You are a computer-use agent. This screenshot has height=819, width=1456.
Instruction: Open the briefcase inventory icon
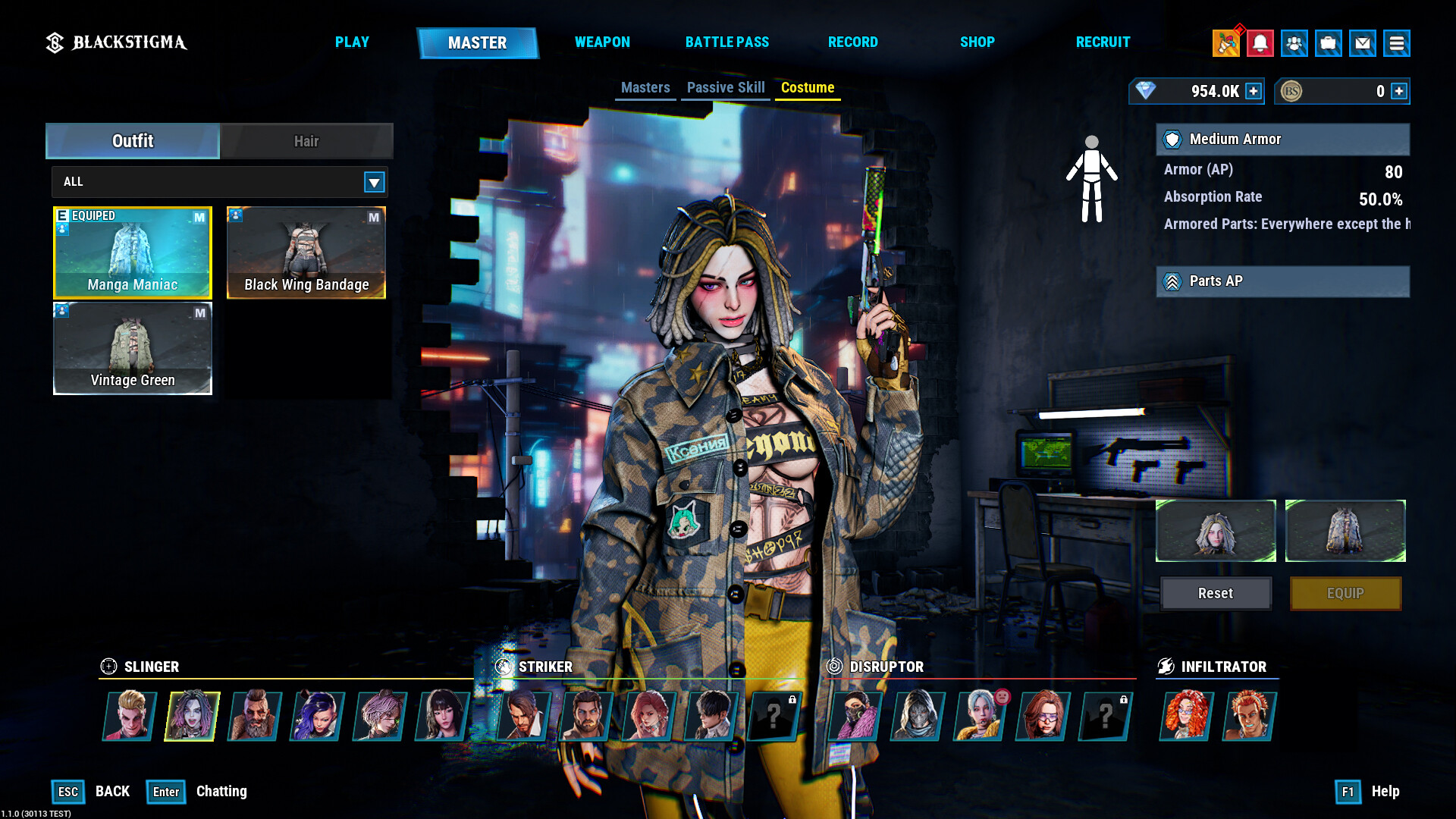point(1328,43)
